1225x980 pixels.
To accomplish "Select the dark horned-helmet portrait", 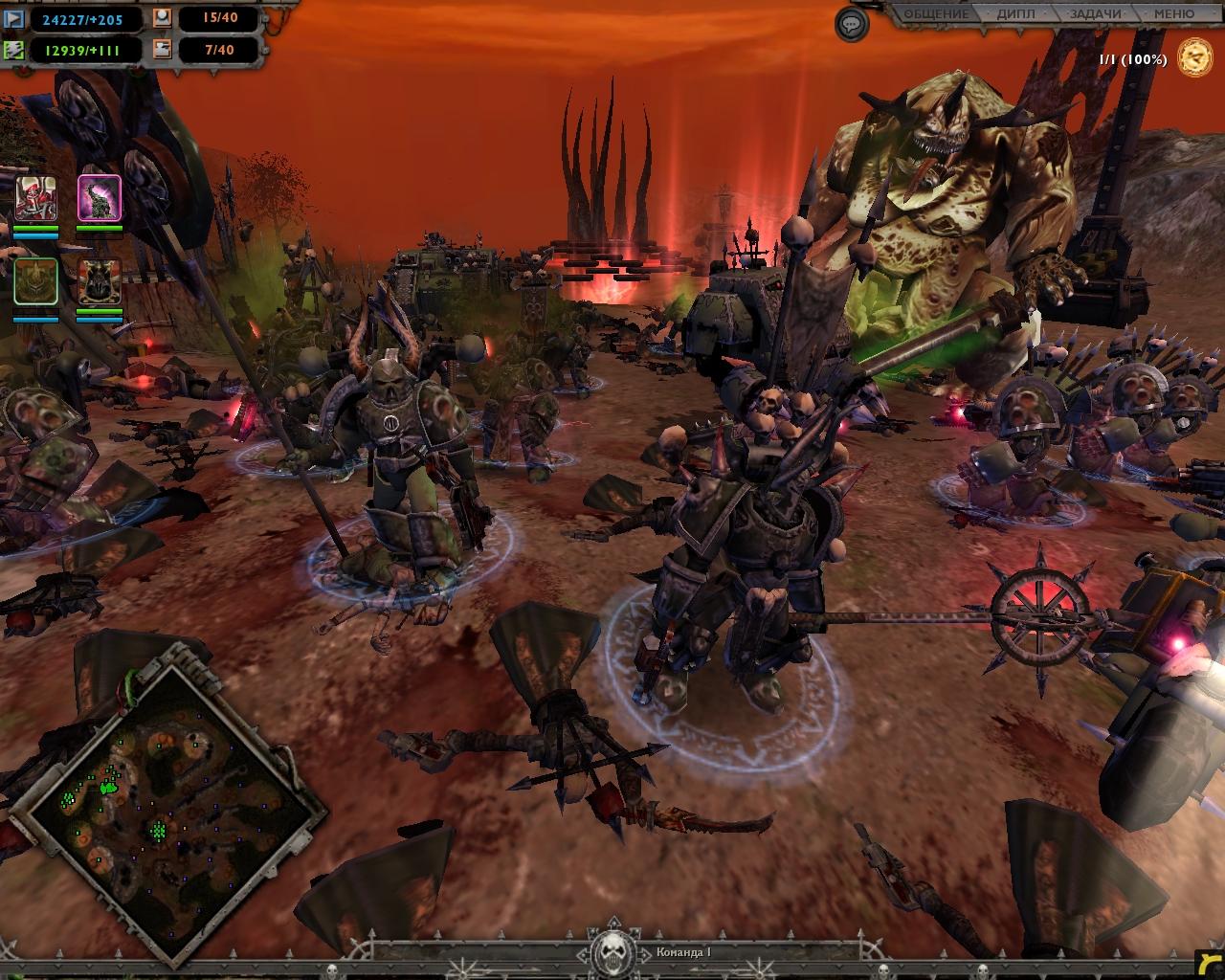I will click(x=100, y=281).
